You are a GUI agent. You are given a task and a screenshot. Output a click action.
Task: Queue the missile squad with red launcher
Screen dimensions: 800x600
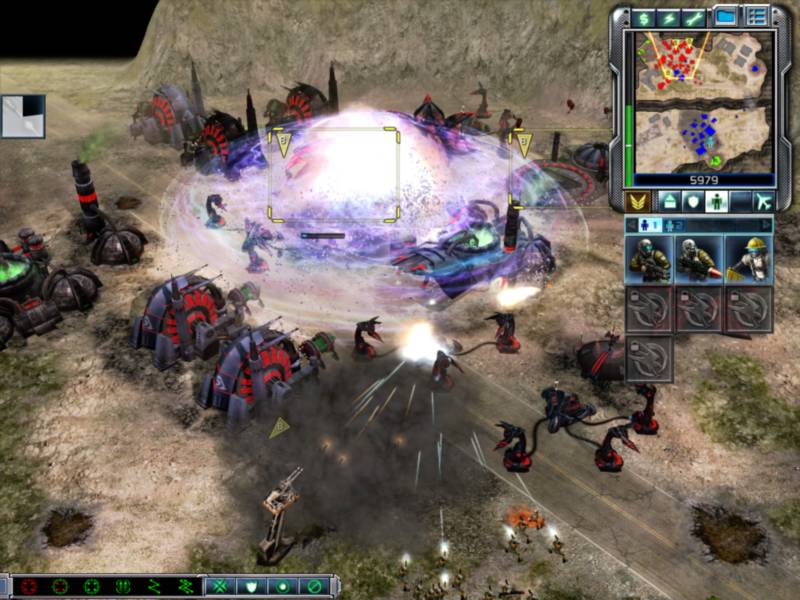click(x=699, y=259)
